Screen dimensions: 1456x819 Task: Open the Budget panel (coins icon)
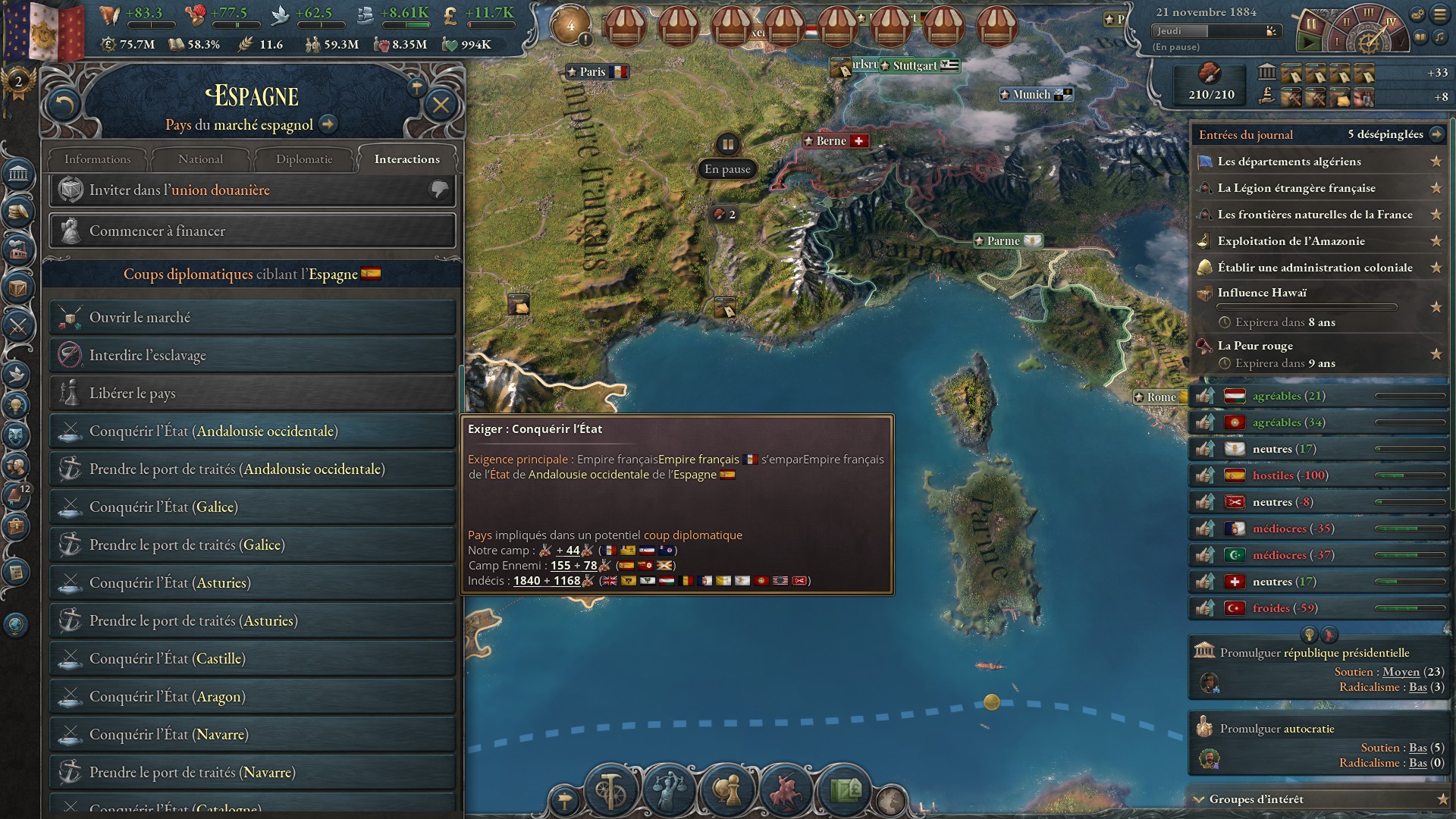pyautogui.click(x=19, y=211)
